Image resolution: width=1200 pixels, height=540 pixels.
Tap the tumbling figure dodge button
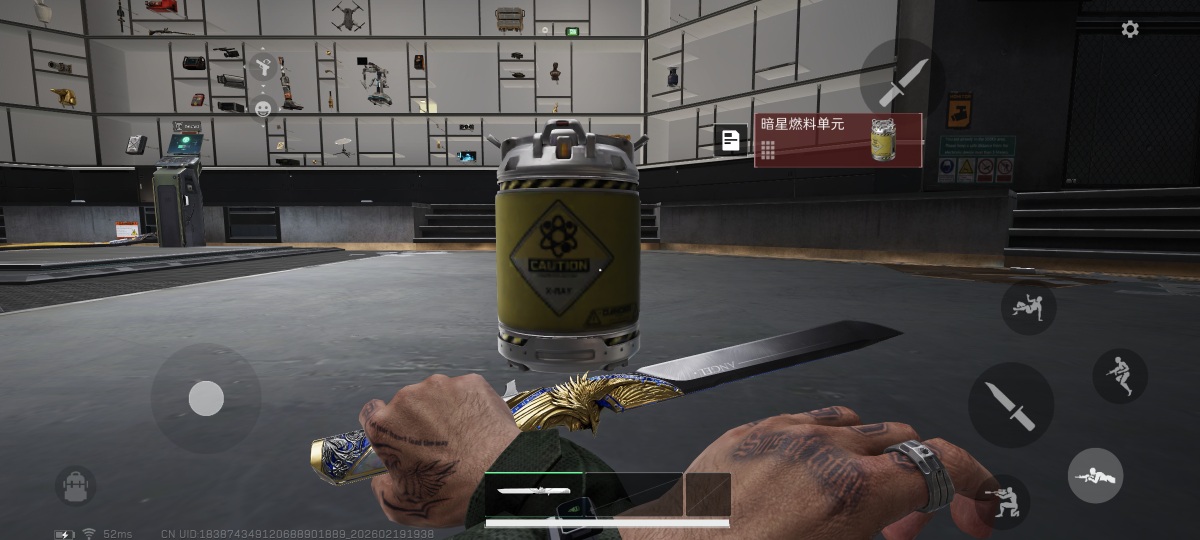pos(1028,306)
